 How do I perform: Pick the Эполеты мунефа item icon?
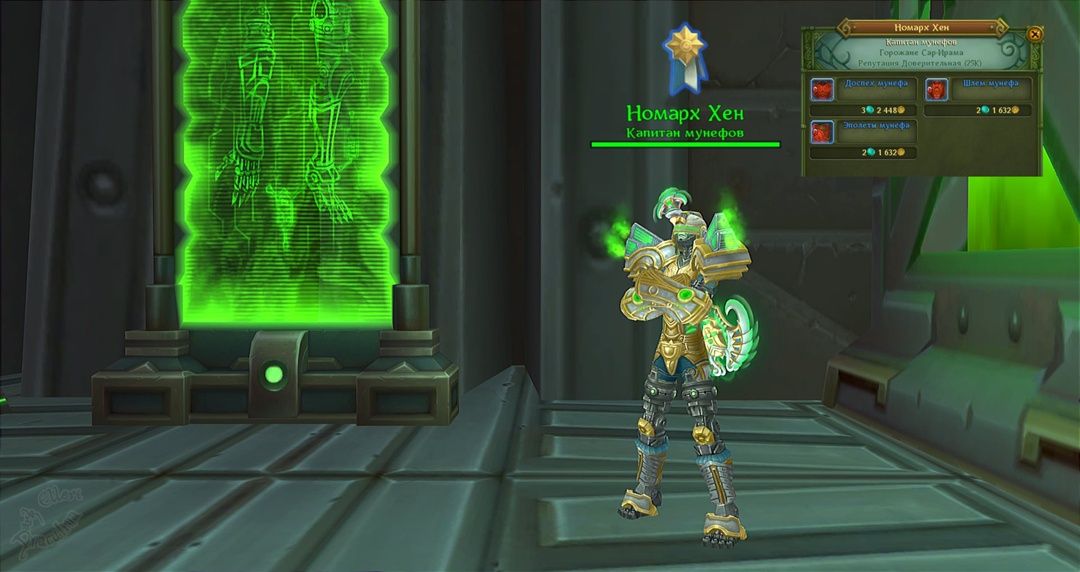click(x=822, y=133)
